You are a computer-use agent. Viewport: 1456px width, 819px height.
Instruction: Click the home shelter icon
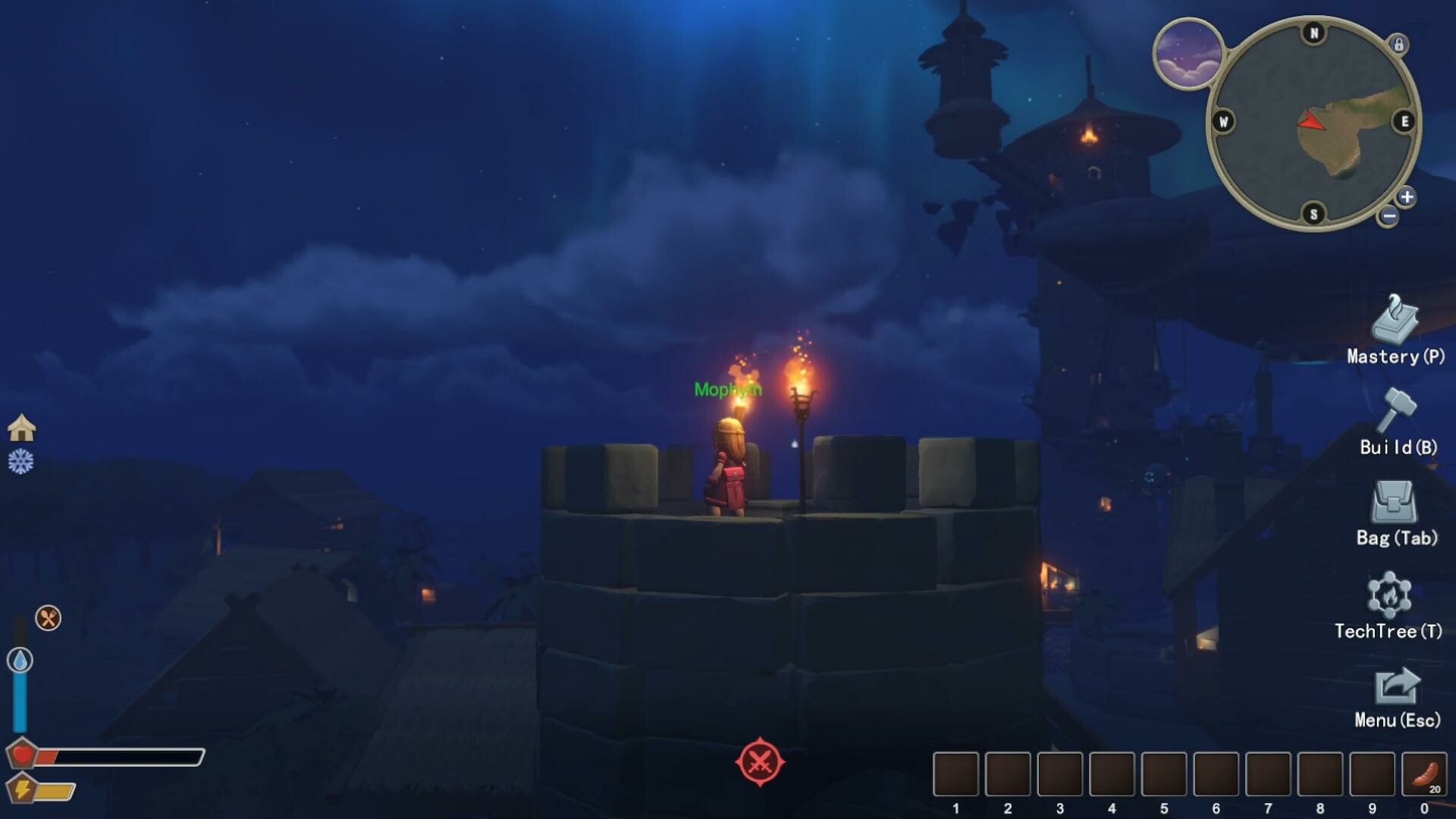pyautogui.click(x=23, y=426)
